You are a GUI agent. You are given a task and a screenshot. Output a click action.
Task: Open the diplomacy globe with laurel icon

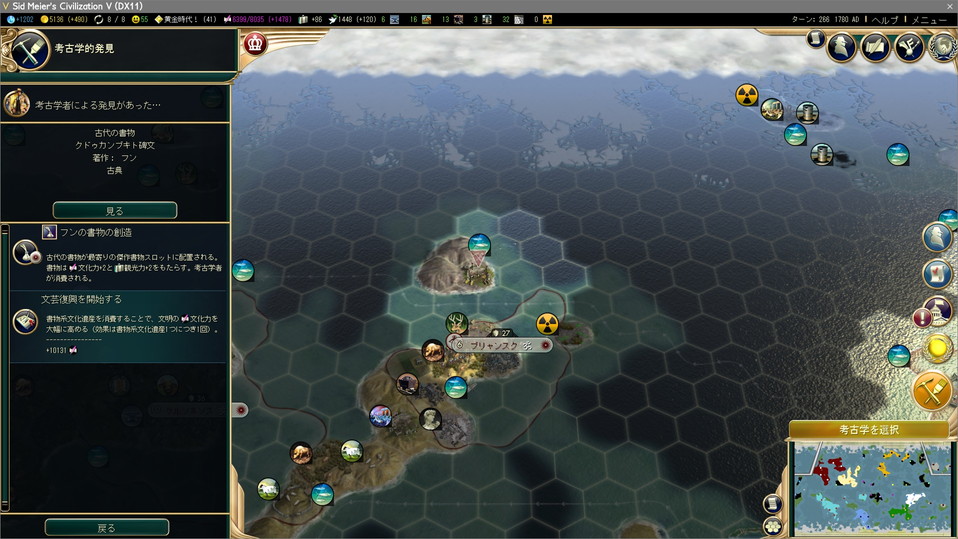tap(943, 47)
